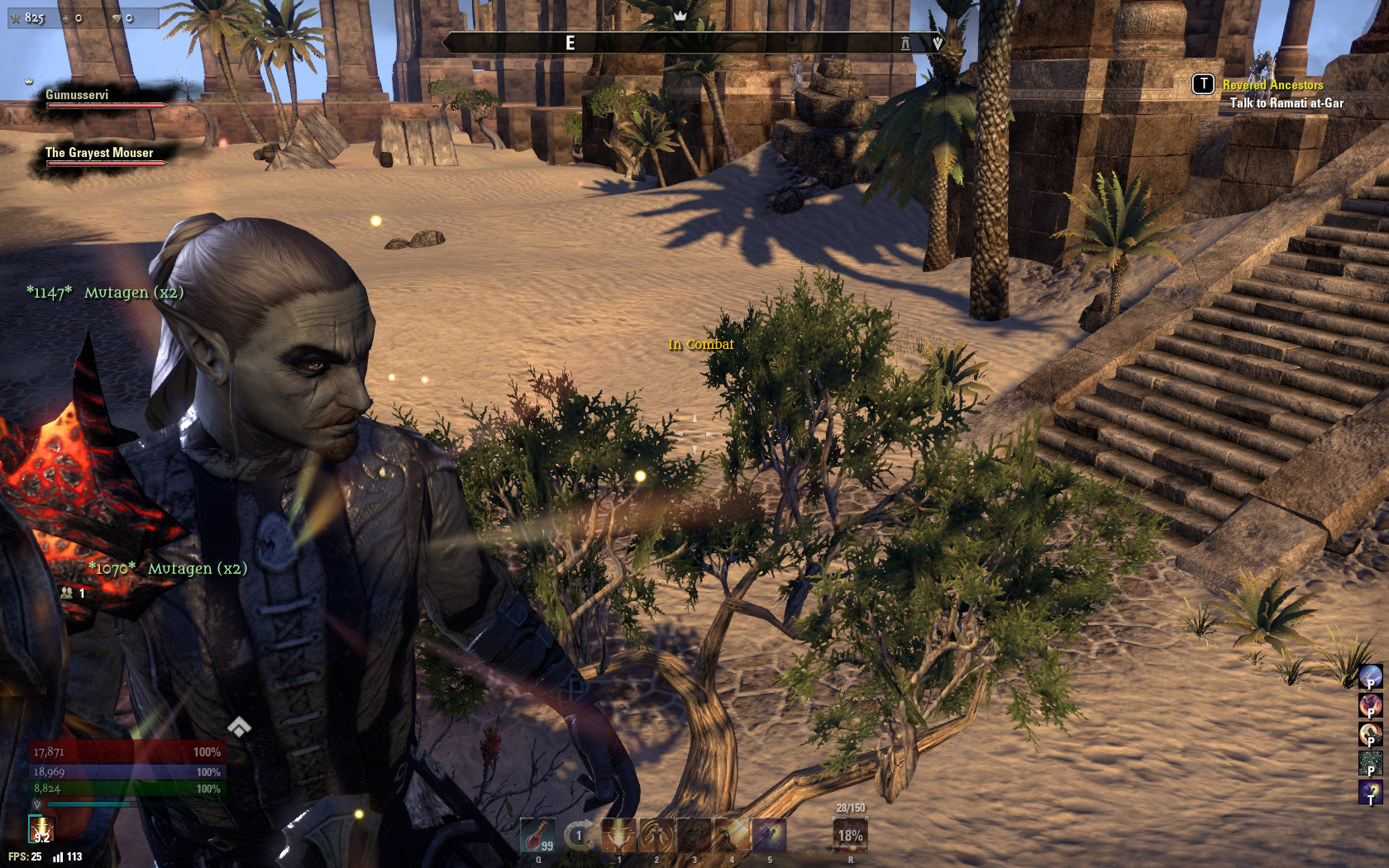
Task: Activate the light beam hands ability
Action: pos(618,835)
